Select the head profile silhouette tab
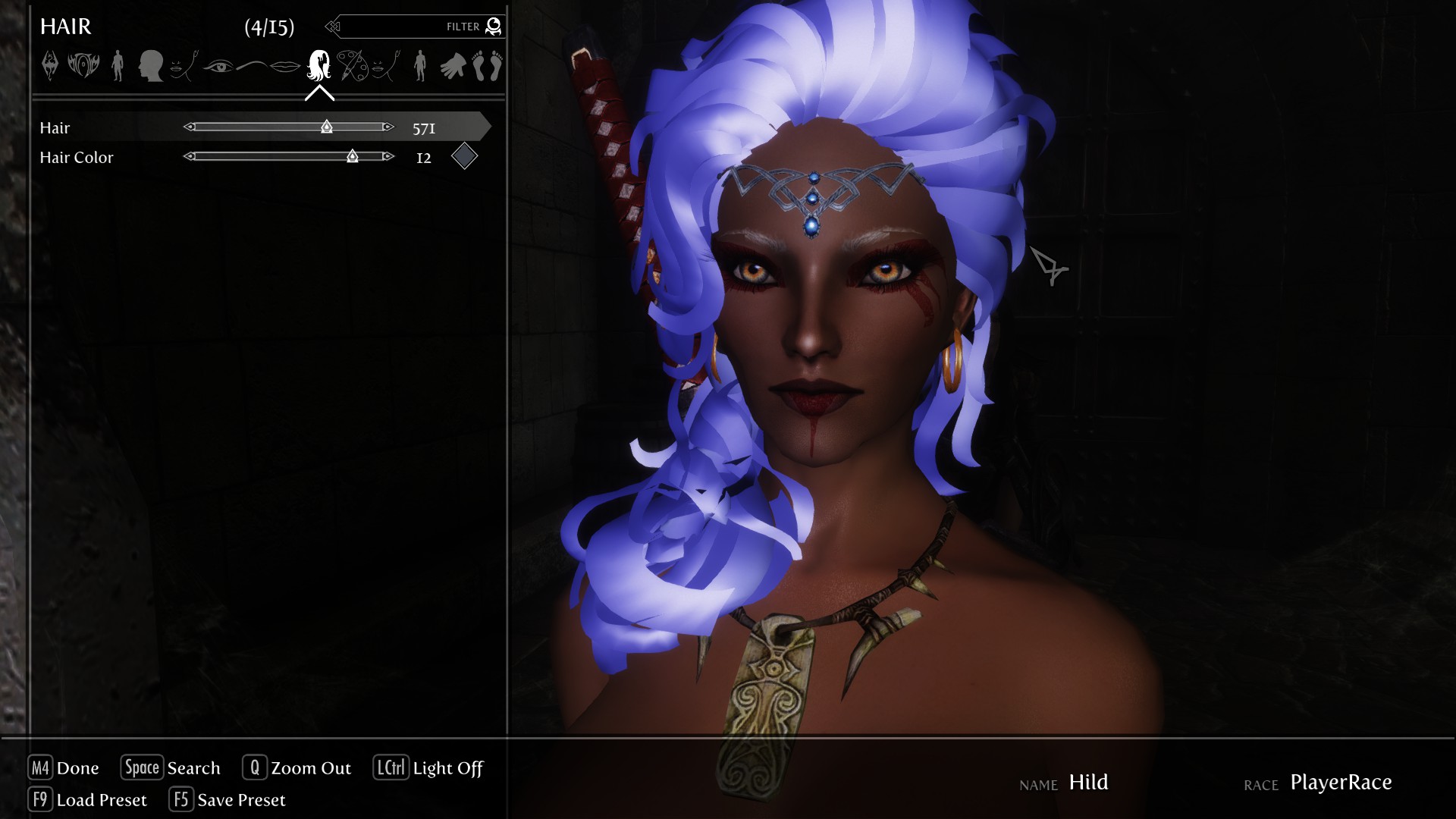Viewport: 1456px width, 819px height. click(151, 66)
